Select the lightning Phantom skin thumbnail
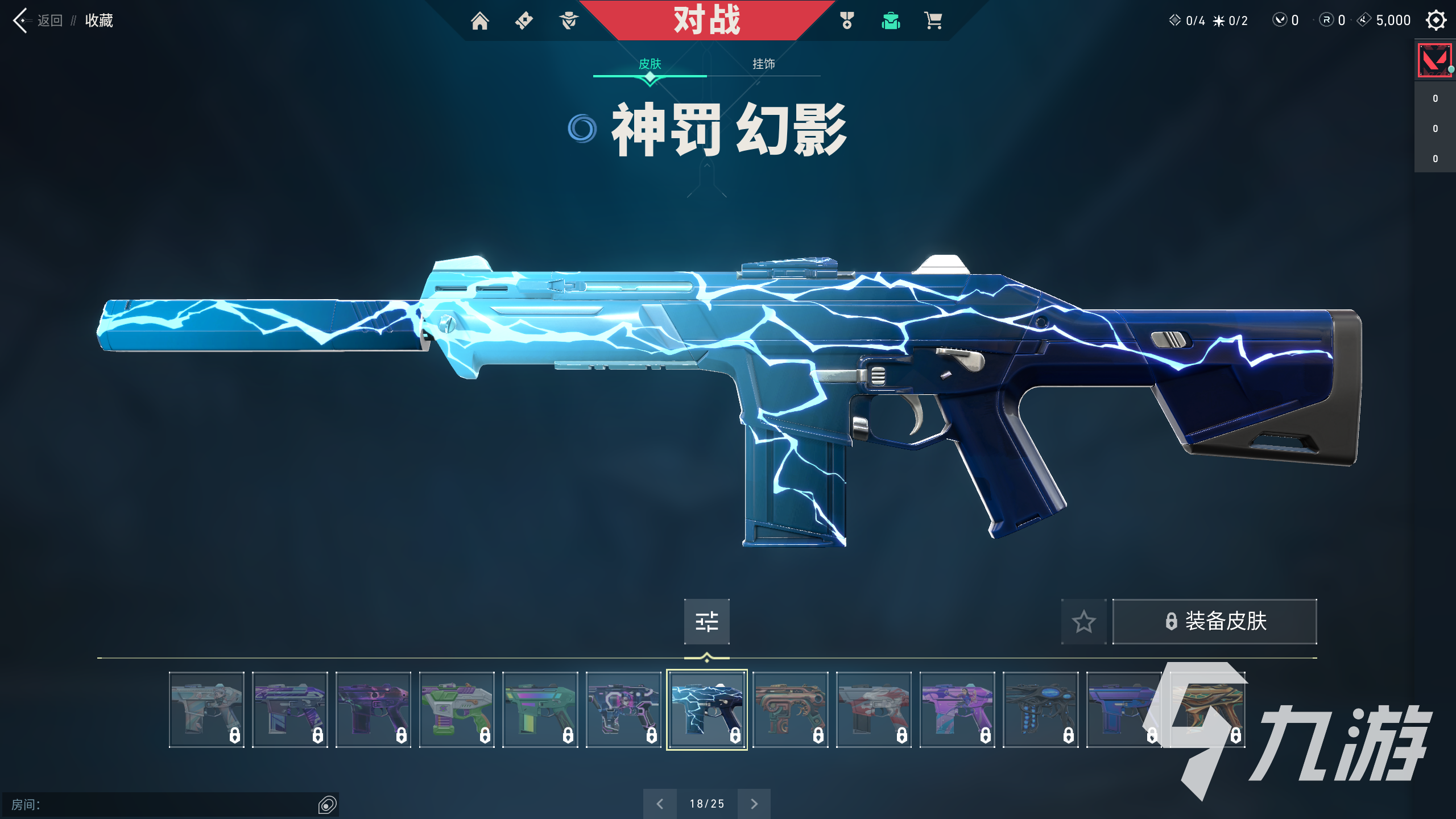Image resolution: width=1456 pixels, height=819 pixels. point(707,710)
